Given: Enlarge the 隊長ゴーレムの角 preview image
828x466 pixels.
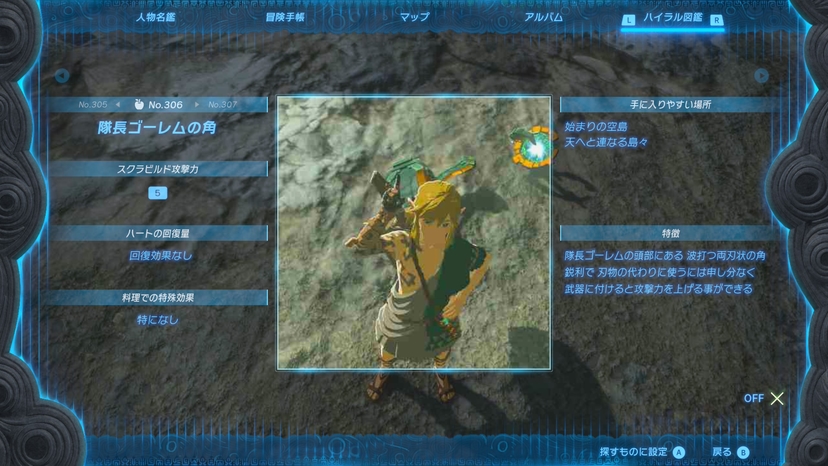Looking at the screenshot, I should click(x=413, y=232).
